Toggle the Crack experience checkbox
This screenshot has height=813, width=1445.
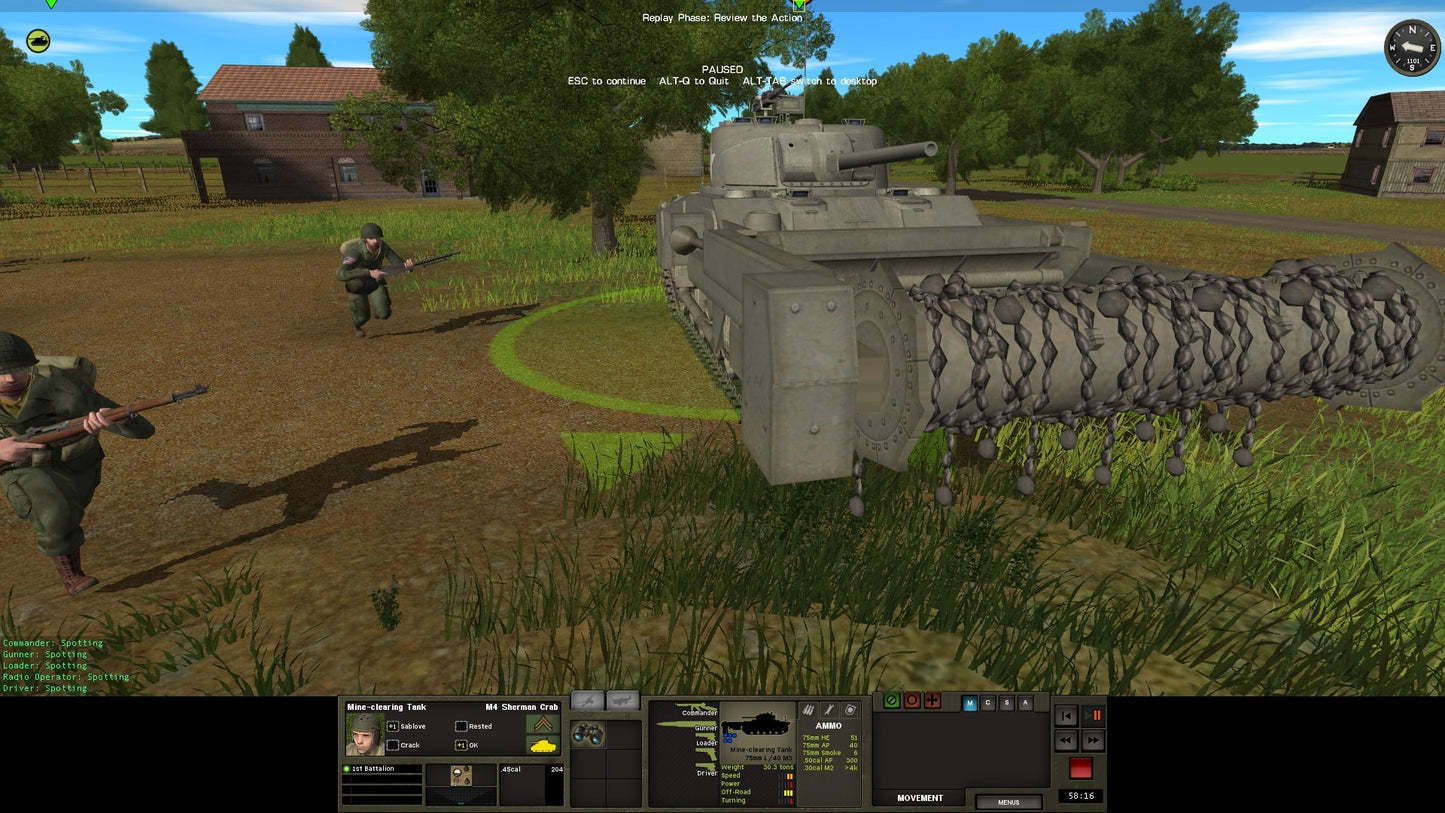click(394, 745)
